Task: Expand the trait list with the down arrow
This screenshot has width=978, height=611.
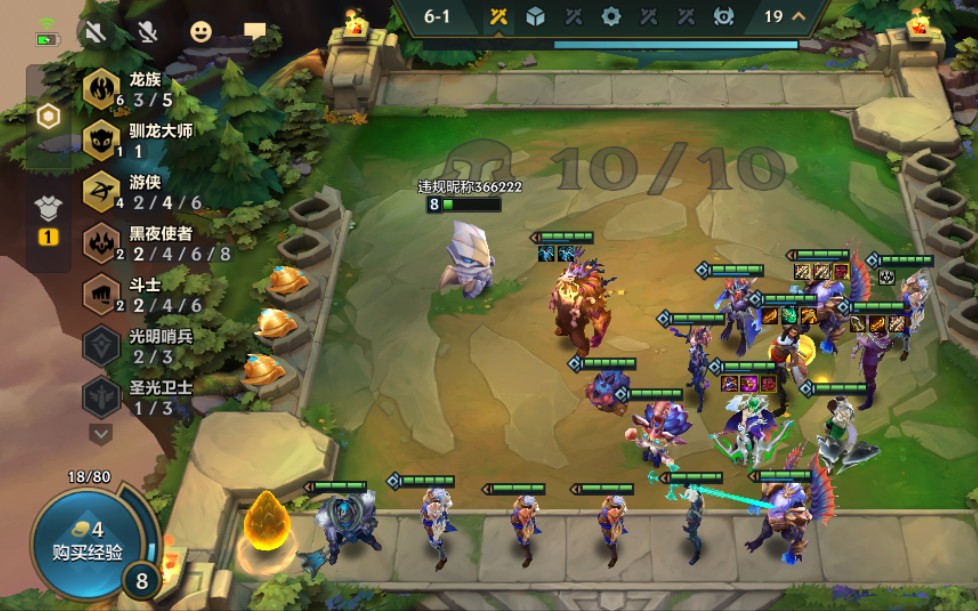Action: tap(101, 433)
